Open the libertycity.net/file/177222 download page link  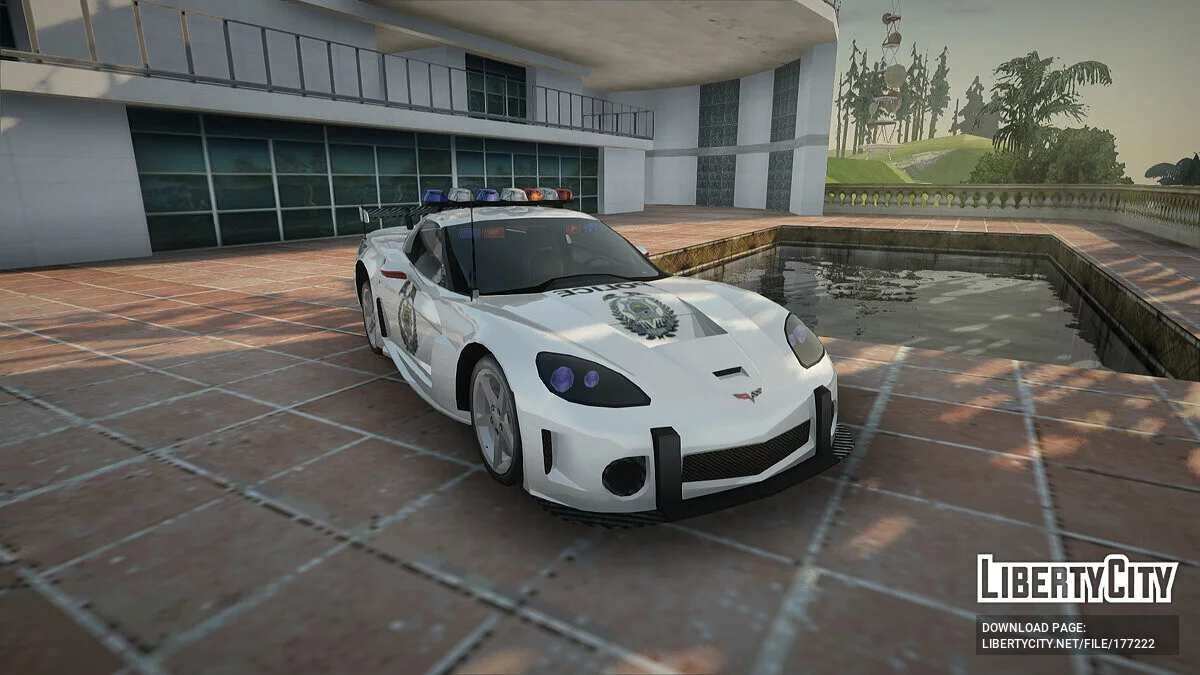[x=1068, y=643]
